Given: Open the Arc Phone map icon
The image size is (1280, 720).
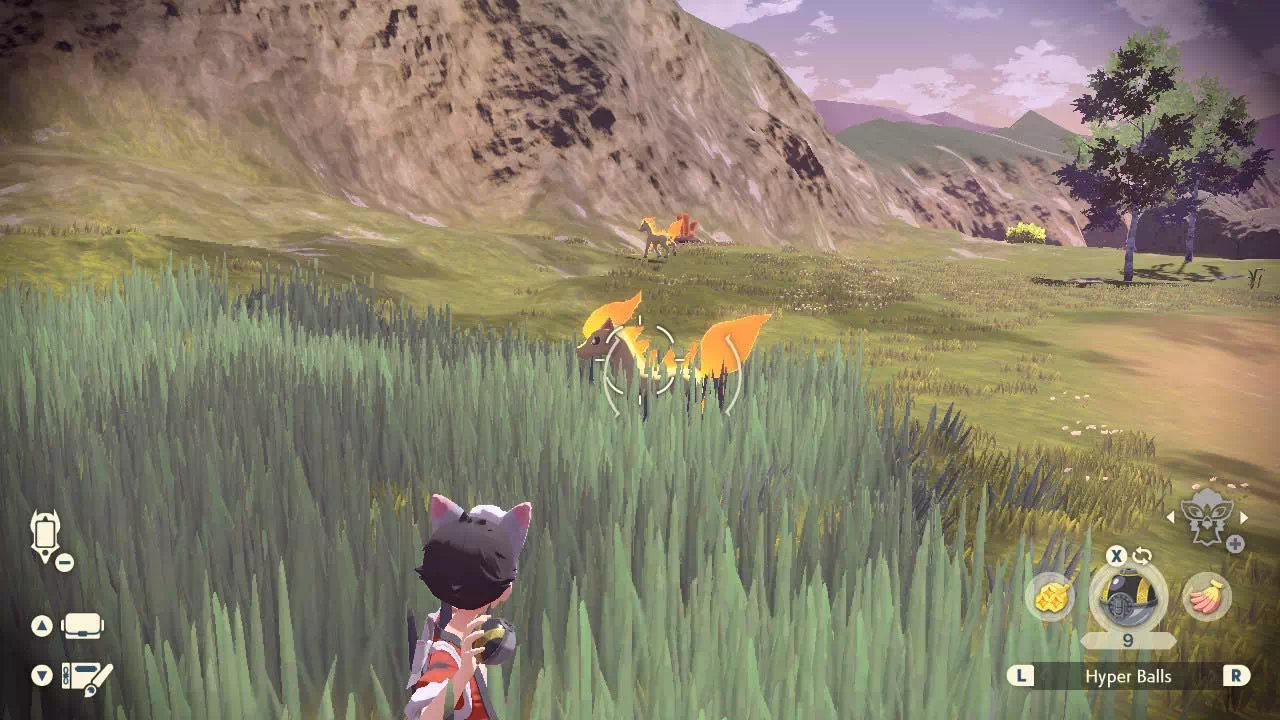Looking at the screenshot, I should (x=46, y=535).
